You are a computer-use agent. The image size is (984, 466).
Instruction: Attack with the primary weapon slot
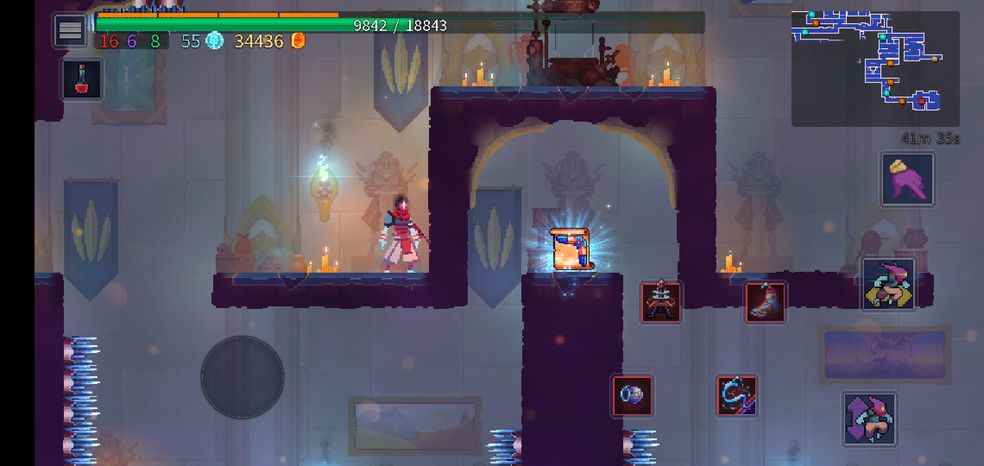pyautogui.click(x=661, y=301)
